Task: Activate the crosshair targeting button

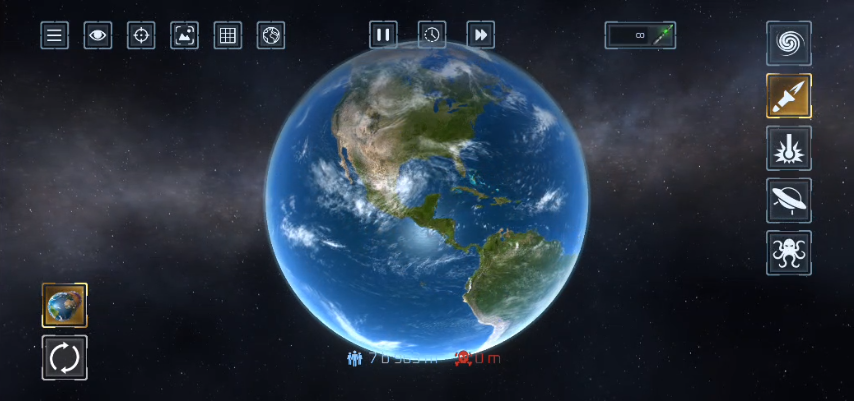Action: [x=141, y=35]
